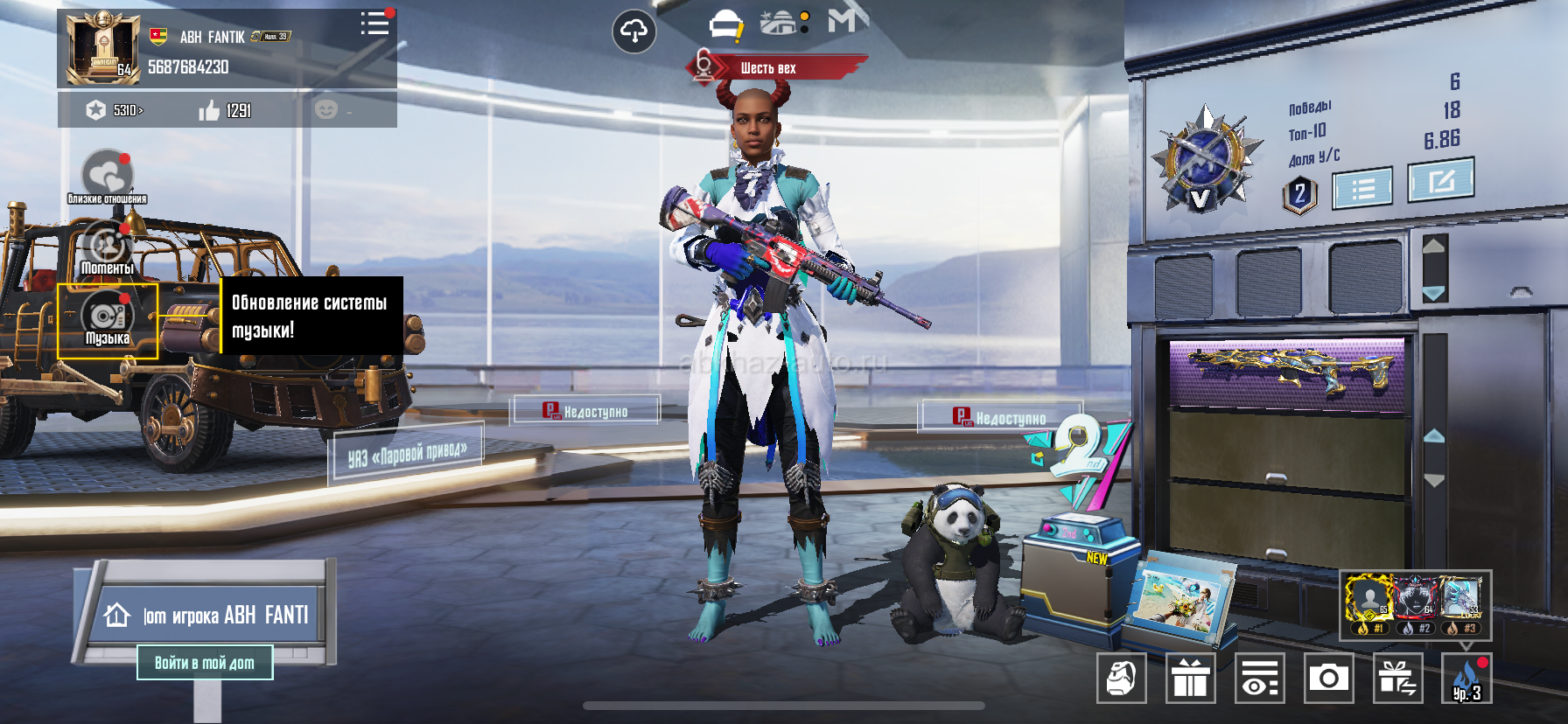Open the eye-and-list view options button

[1259, 678]
